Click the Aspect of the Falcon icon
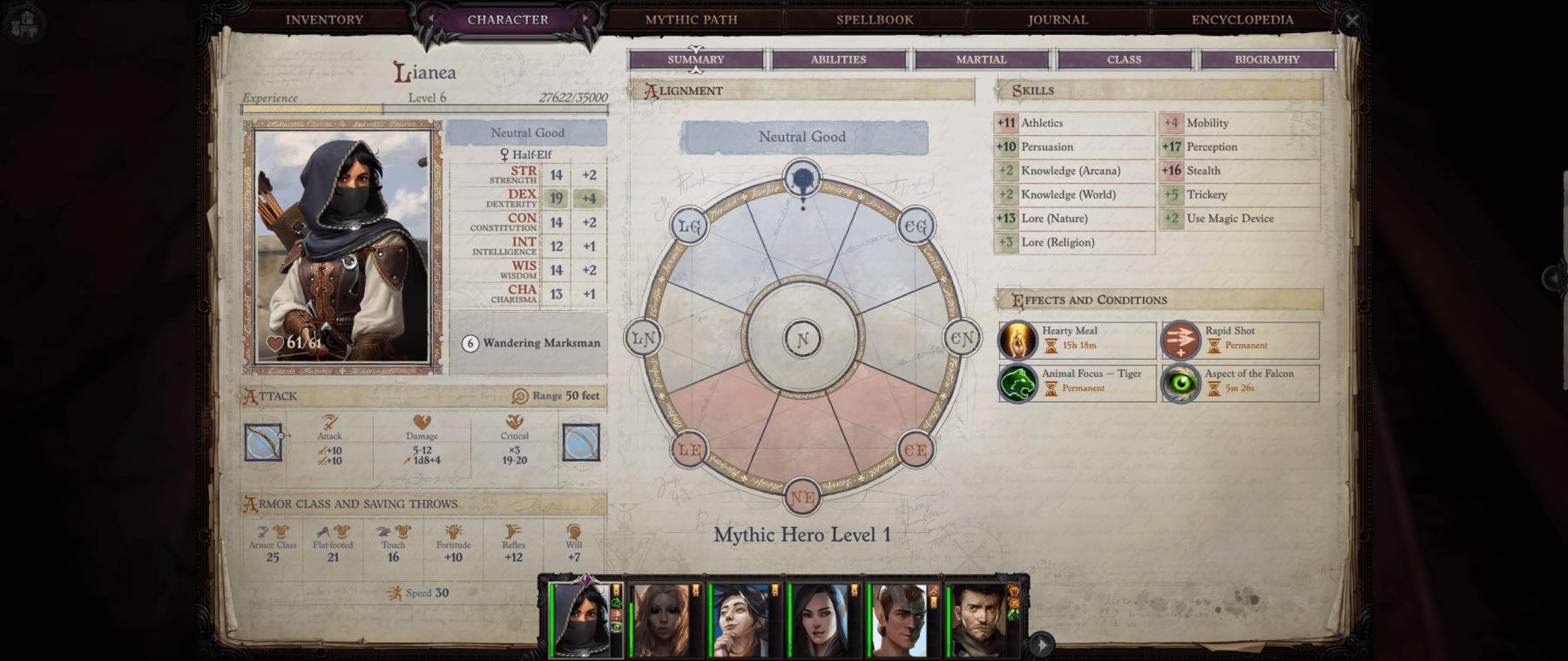The height and width of the screenshot is (661, 1568). [1180, 382]
